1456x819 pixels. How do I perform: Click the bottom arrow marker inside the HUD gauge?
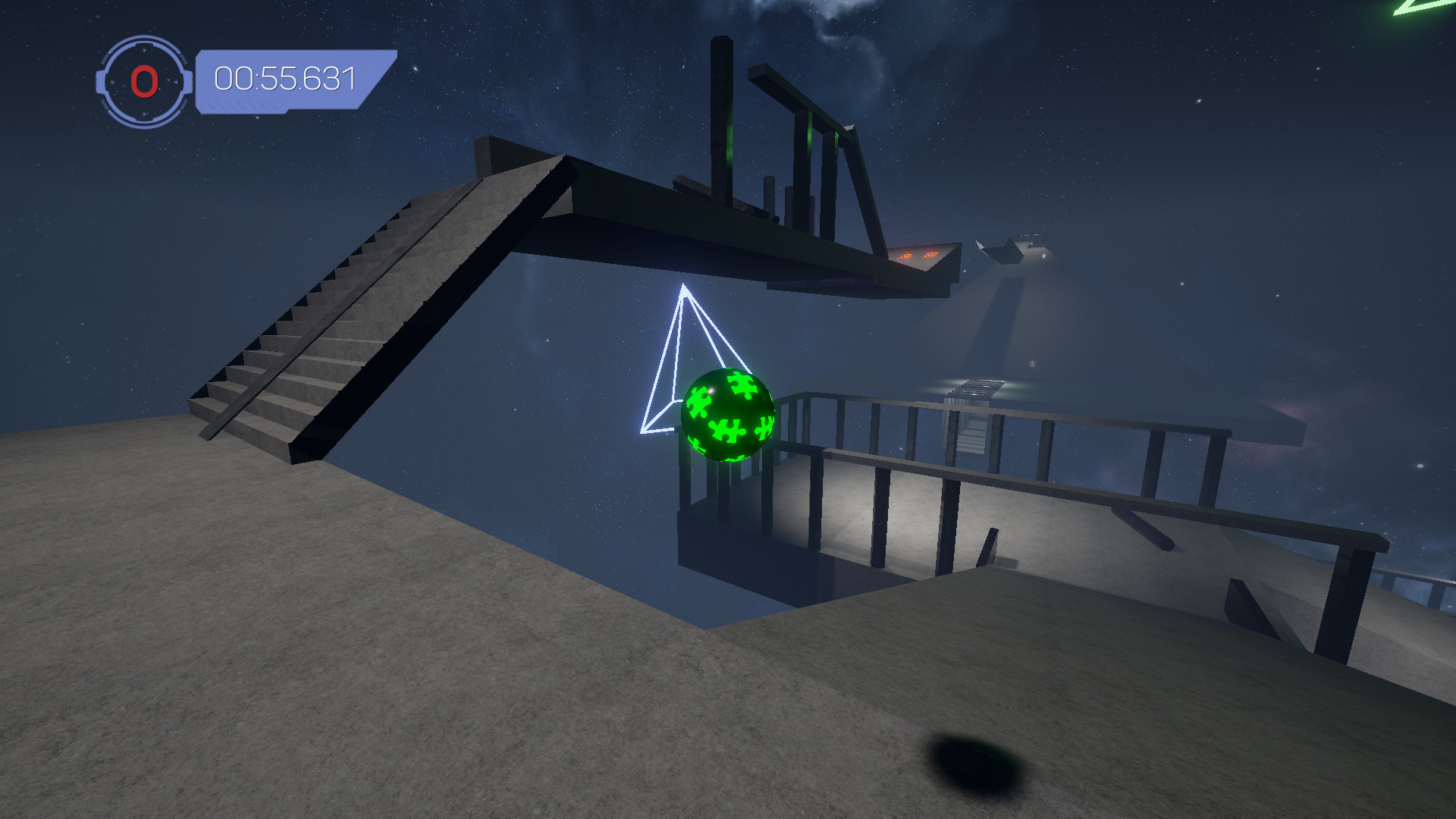click(143, 113)
